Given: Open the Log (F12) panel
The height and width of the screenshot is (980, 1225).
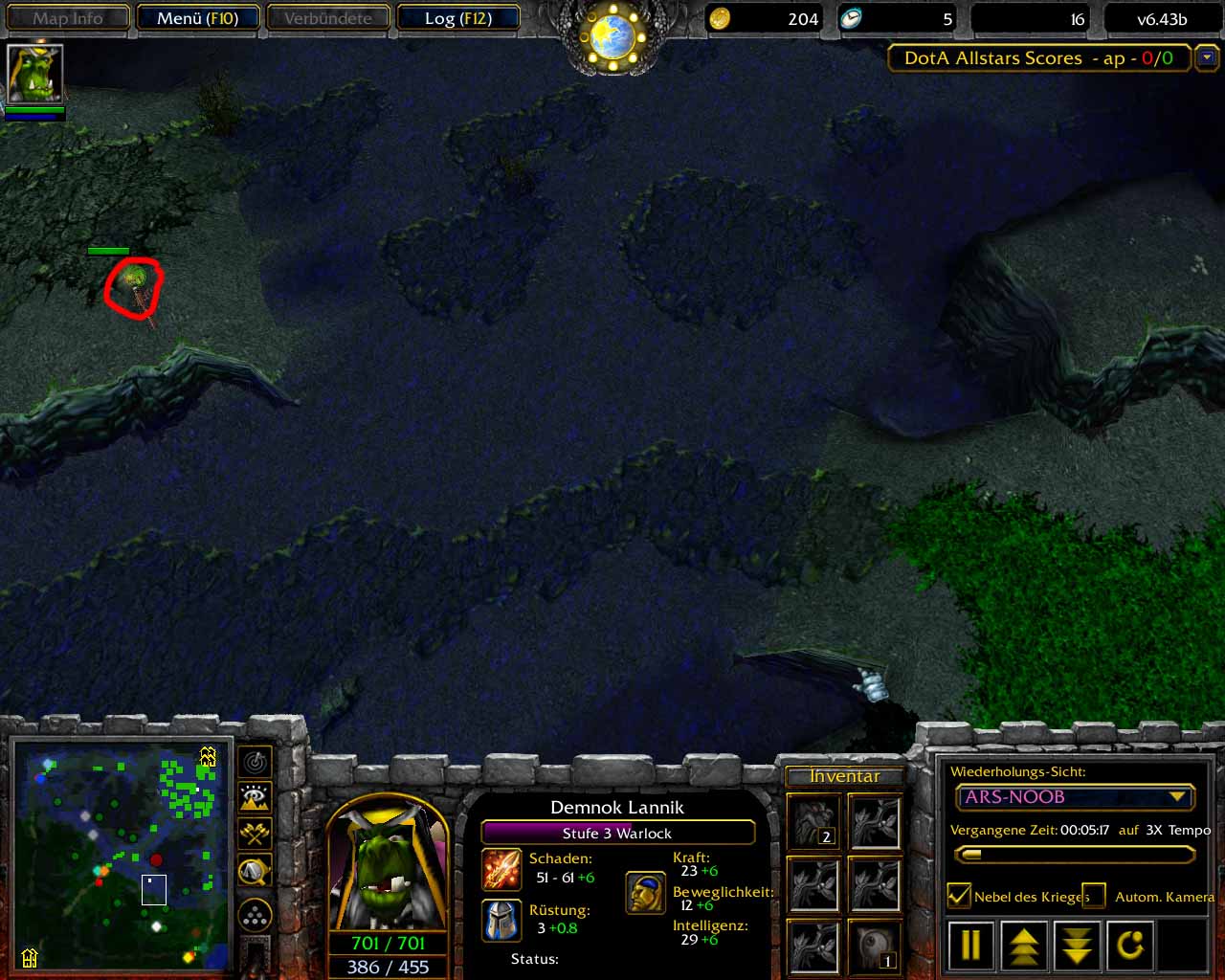Looking at the screenshot, I should coord(457,18).
